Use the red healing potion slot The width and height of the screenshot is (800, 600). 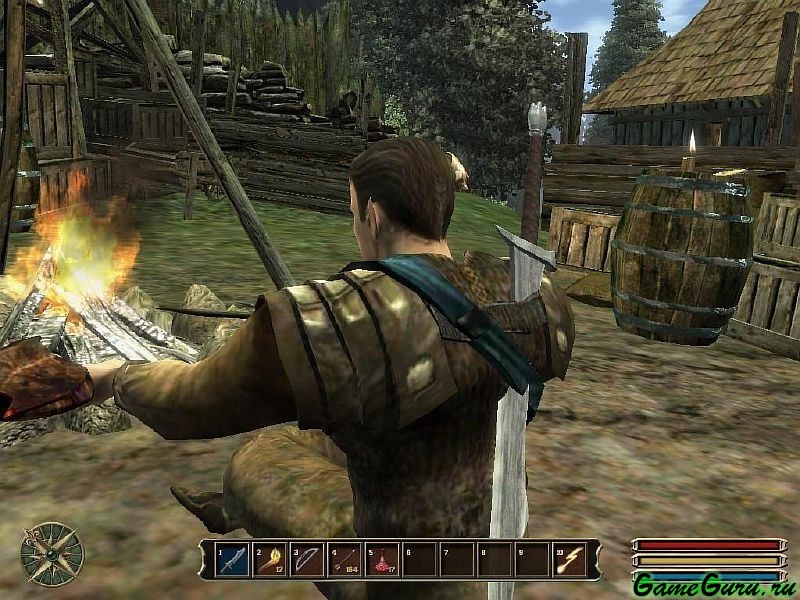pos(383,560)
